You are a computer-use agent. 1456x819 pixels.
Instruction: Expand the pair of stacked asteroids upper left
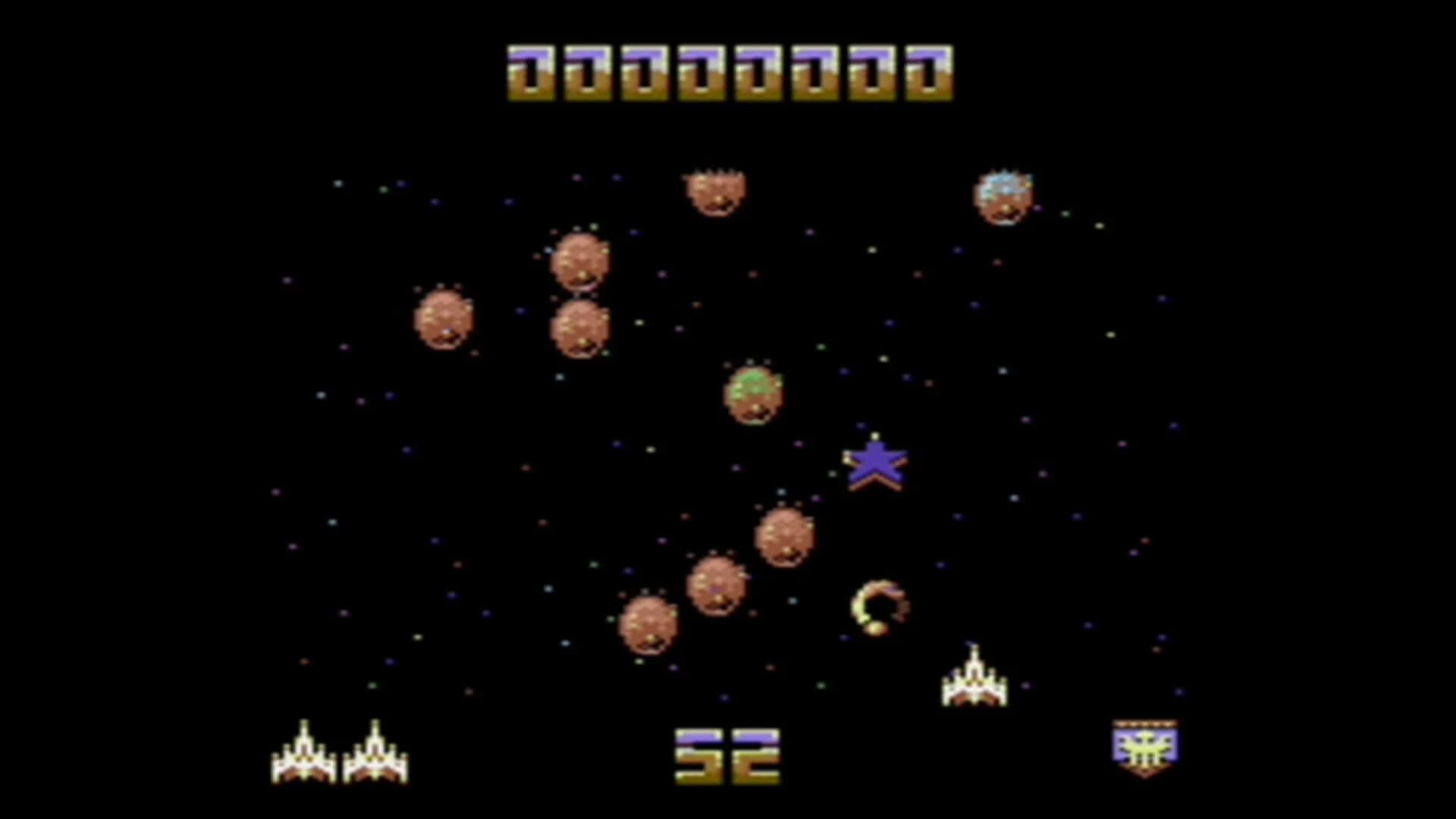click(580, 296)
